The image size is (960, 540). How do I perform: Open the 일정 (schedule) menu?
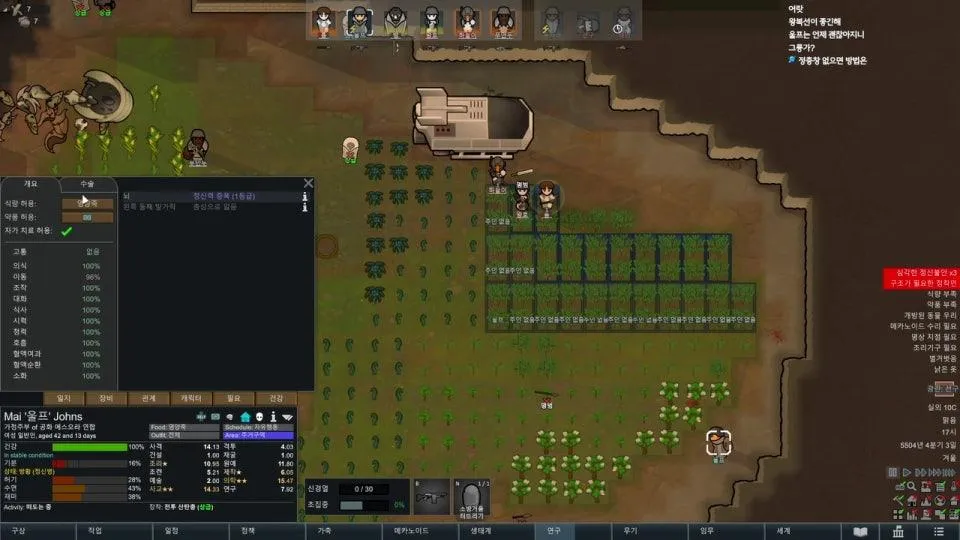click(x=172, y=531)
